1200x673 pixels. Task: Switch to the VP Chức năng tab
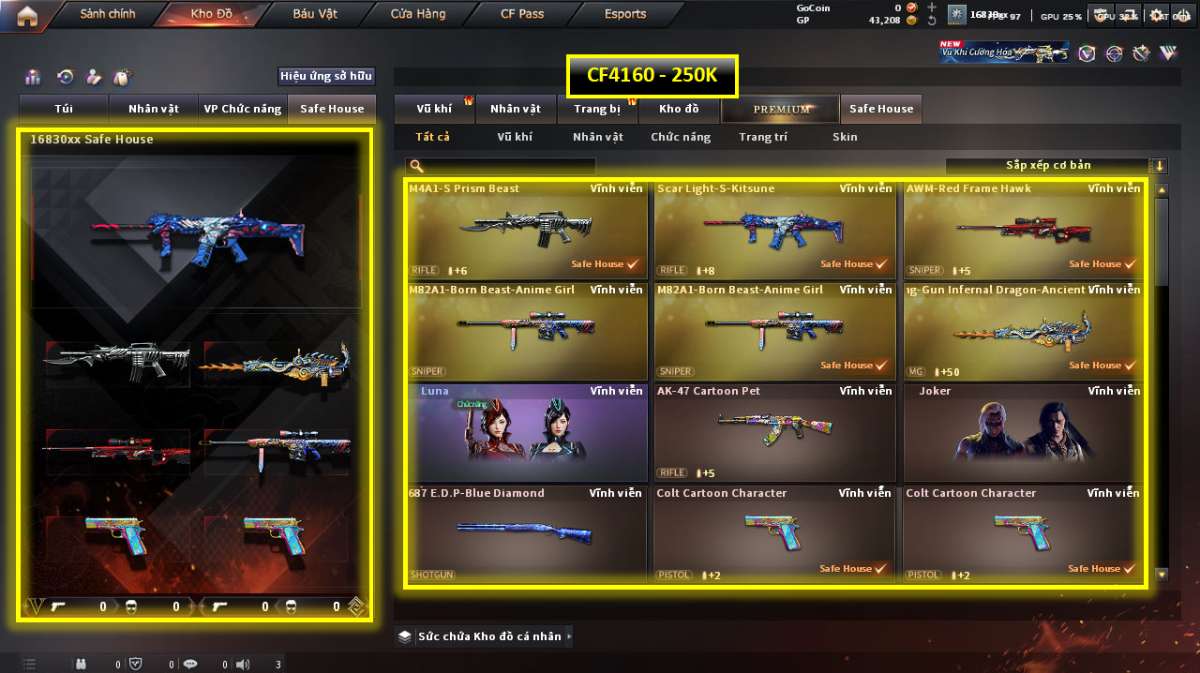point(242,109)
